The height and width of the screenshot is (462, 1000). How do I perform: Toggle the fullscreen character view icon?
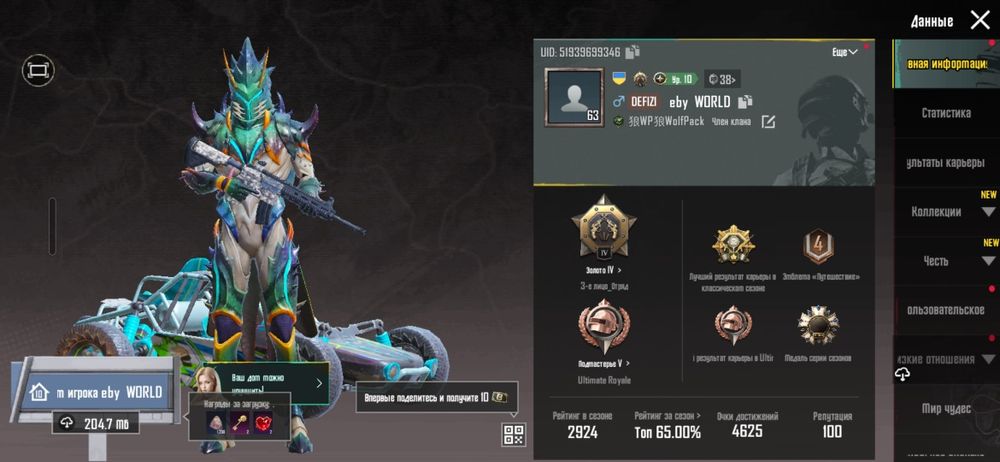[x=38, y=70]
